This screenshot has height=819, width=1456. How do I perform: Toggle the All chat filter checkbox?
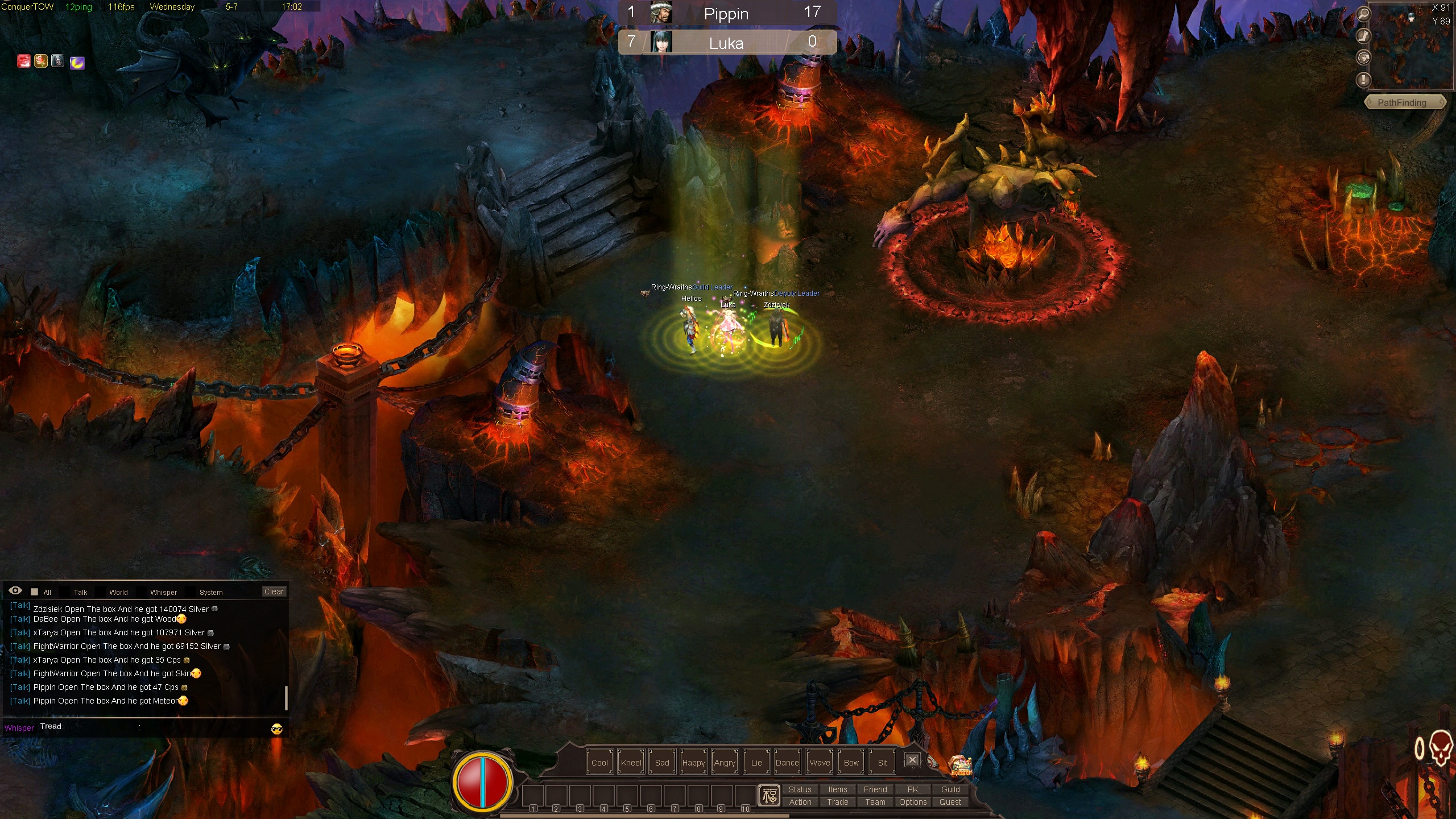[35, 592]
